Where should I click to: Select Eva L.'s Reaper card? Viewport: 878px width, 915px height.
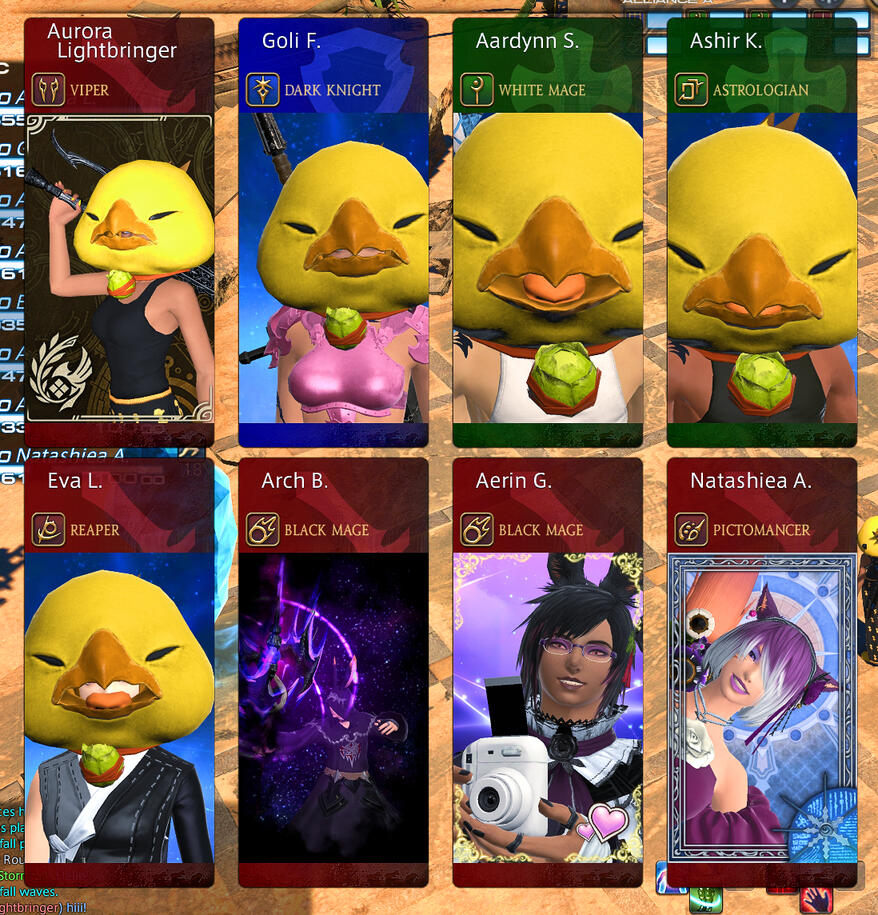tap(119, 672)
